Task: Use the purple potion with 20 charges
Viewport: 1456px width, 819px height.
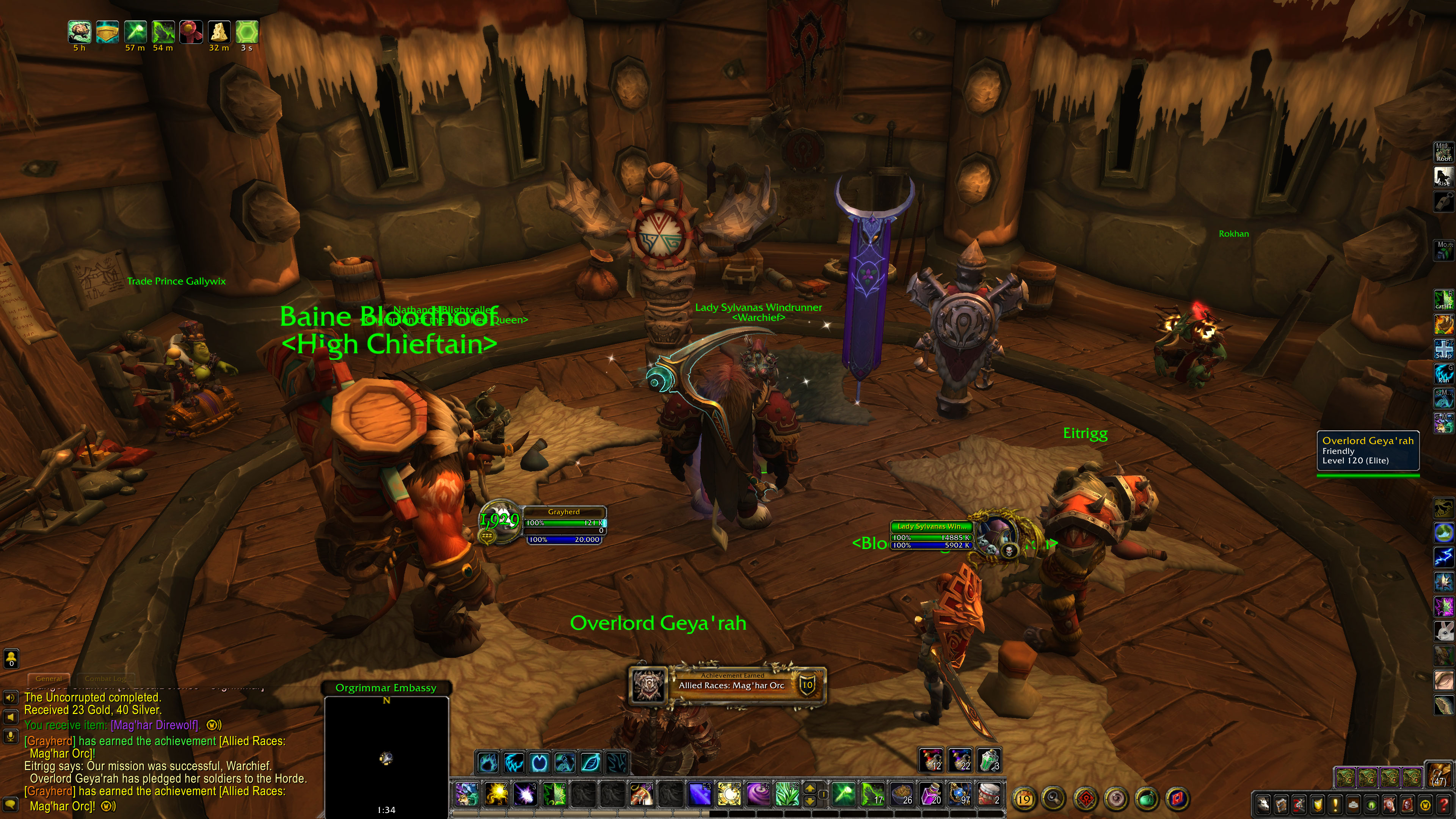Action: point(931,794)
